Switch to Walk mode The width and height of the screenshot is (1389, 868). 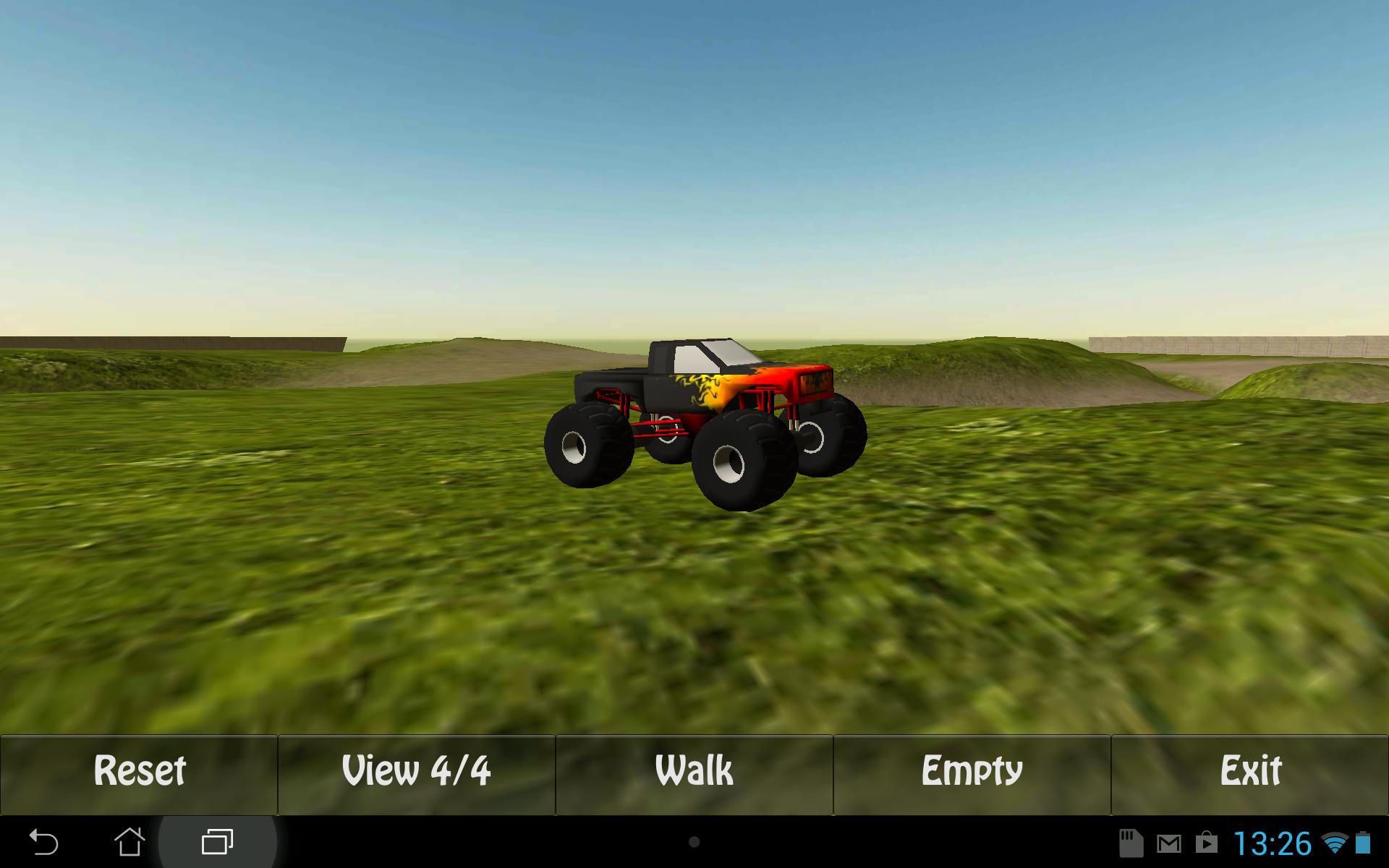tap(692, 771)
